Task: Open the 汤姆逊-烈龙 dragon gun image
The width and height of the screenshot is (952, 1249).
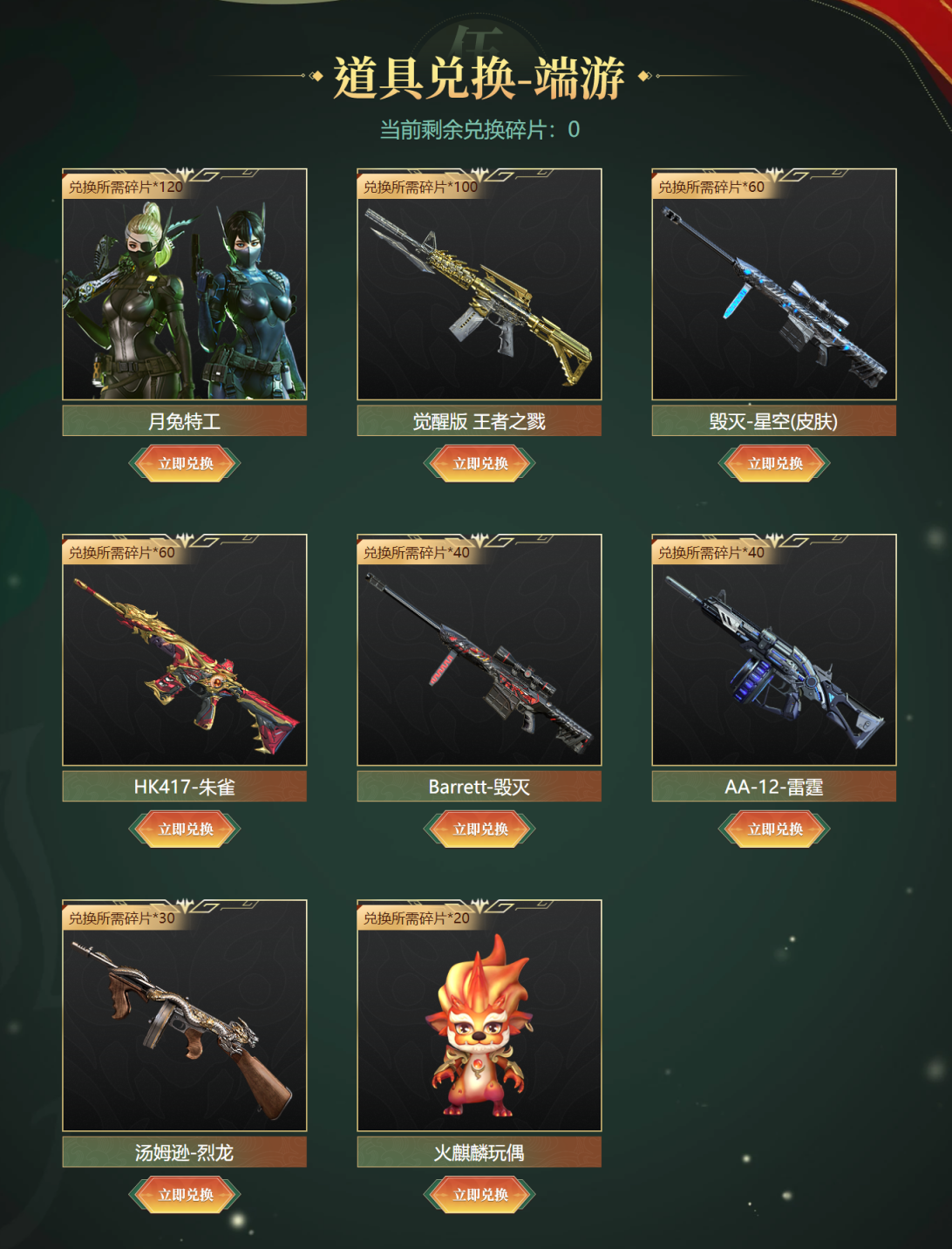Action: (185, 1023)
